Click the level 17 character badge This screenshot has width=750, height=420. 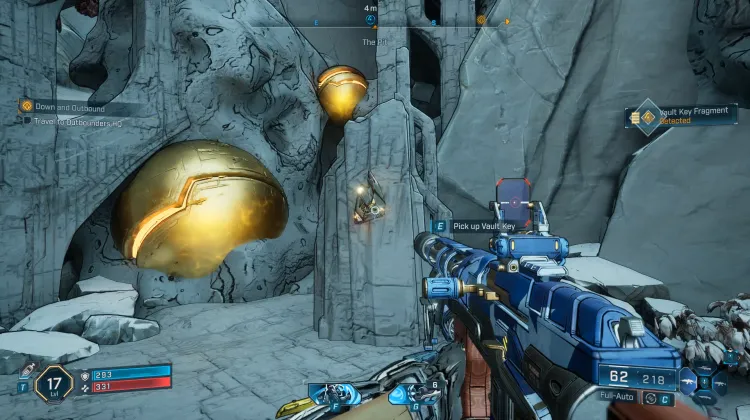click(x=52, y=382)
